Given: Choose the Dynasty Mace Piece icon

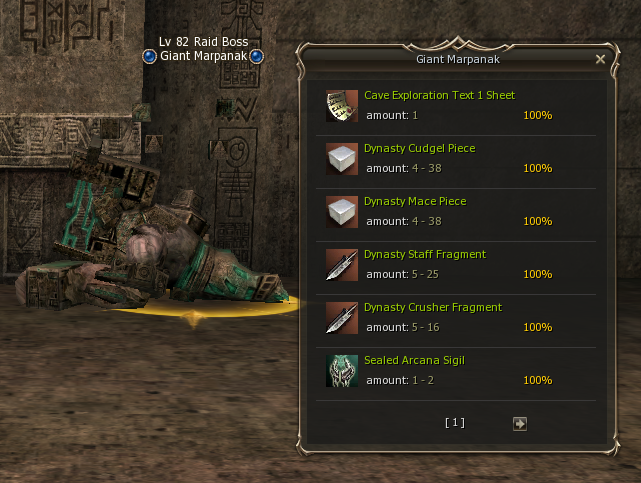Looking at the screenshot, I should point(341,211).
